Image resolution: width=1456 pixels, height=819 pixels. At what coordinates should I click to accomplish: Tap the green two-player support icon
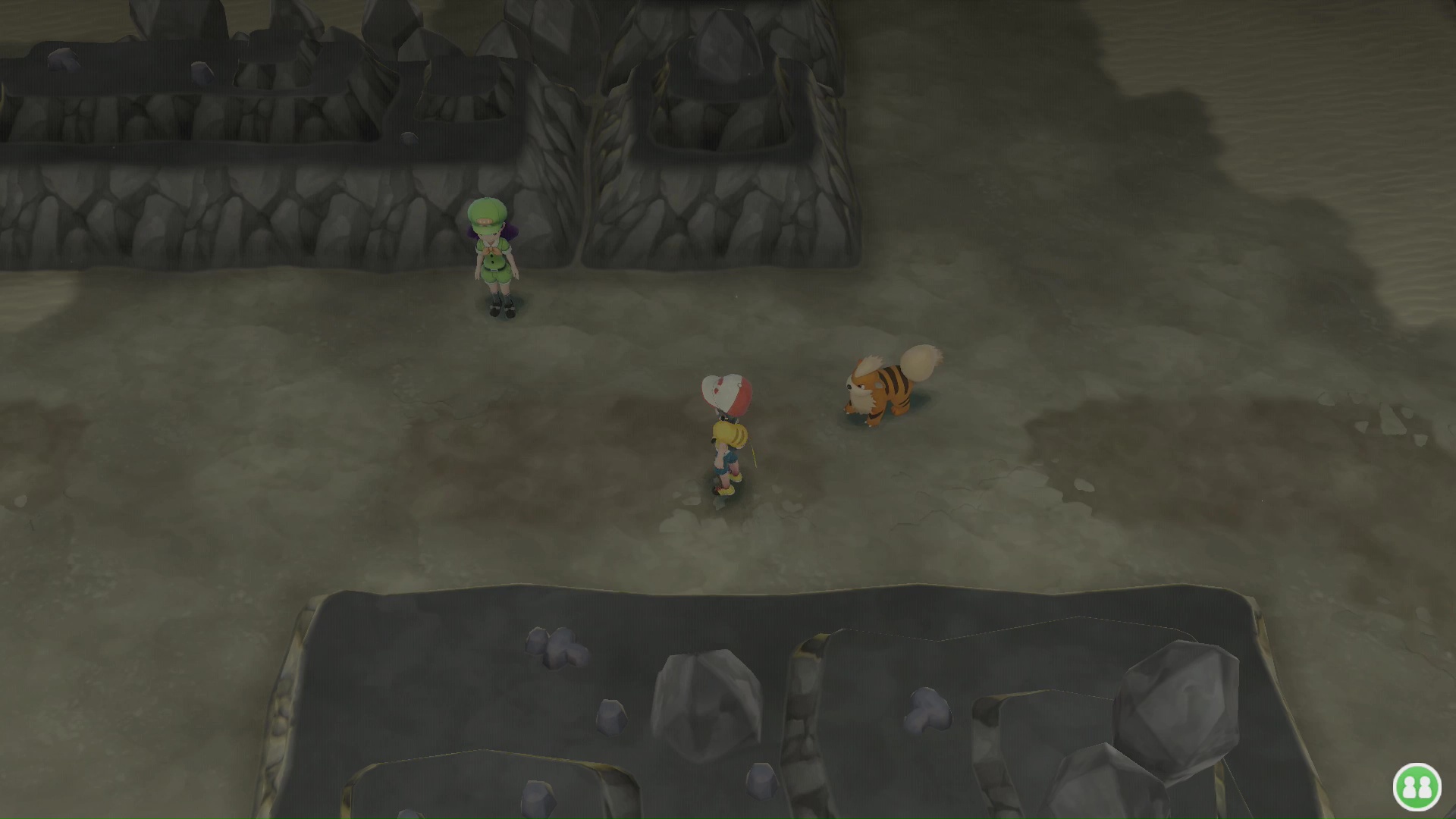pos(1417,786)
